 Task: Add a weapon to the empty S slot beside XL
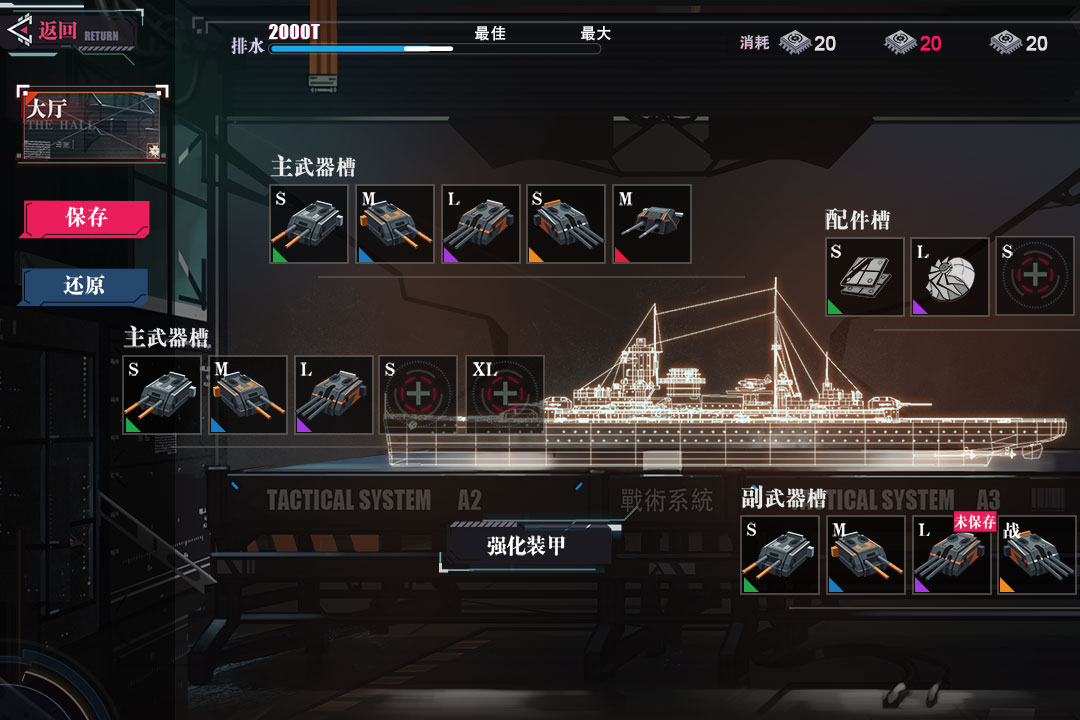tap(419, 394)
